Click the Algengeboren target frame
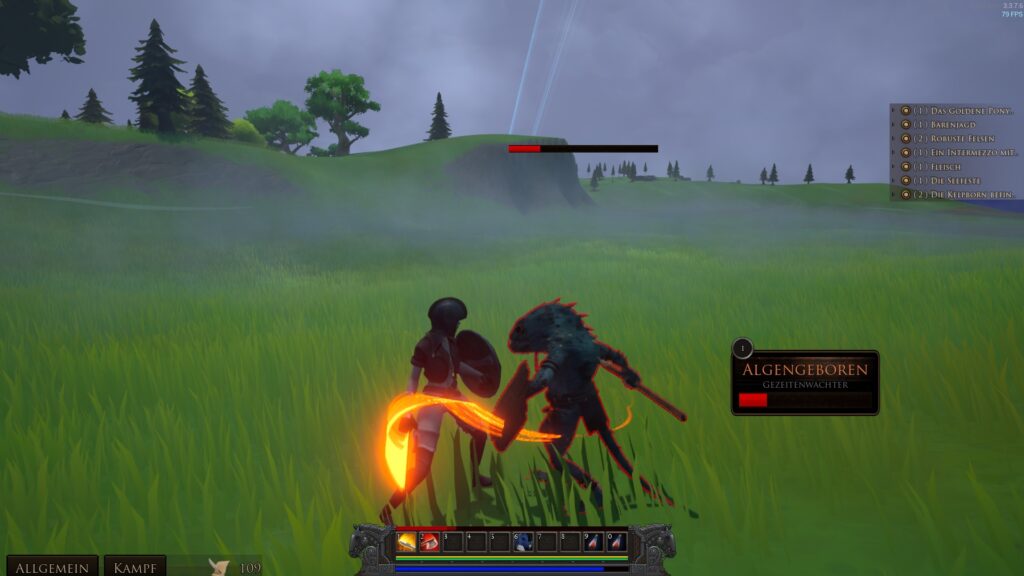Screen dimensions: 1024x576 coord(805,382)
